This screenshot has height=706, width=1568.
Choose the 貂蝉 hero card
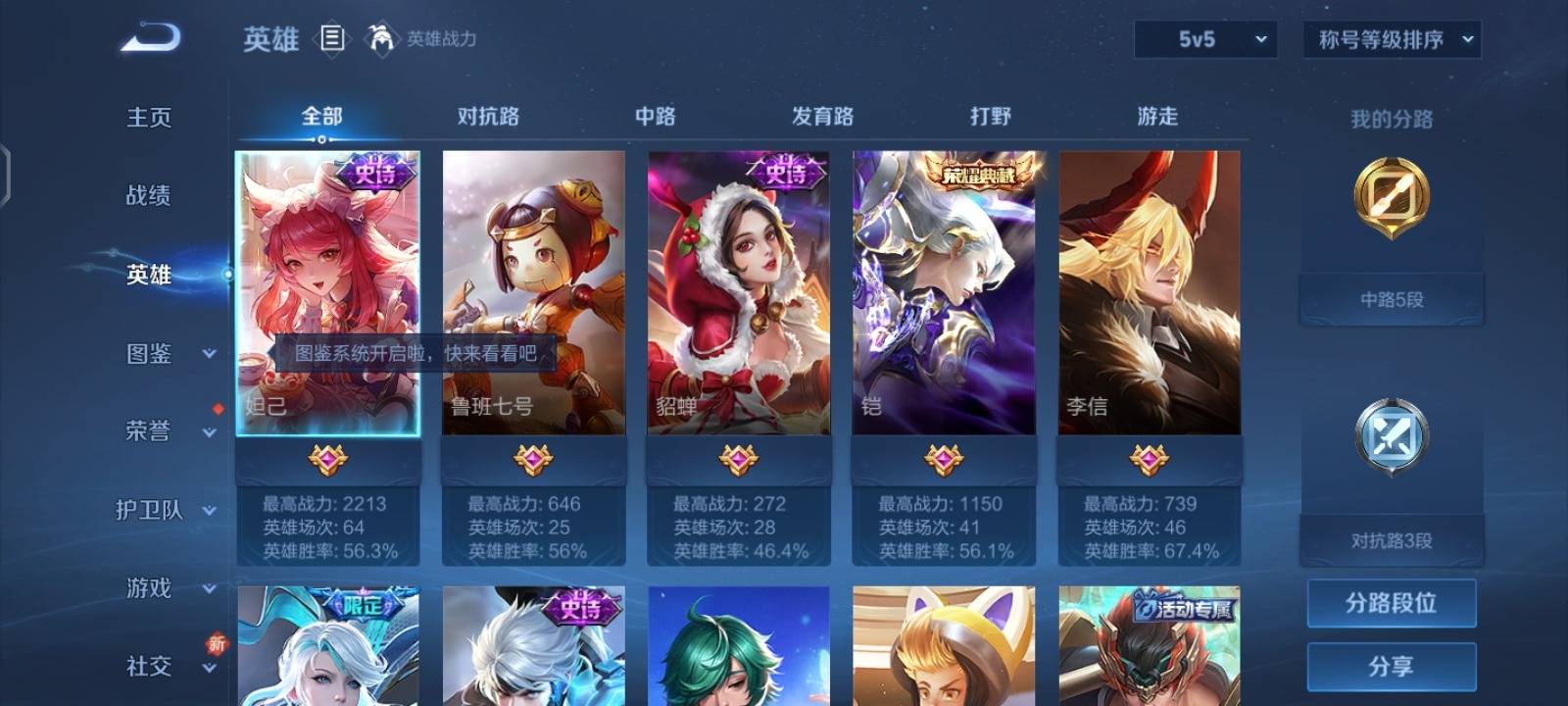pyautogui.click(x=739, y=292)
